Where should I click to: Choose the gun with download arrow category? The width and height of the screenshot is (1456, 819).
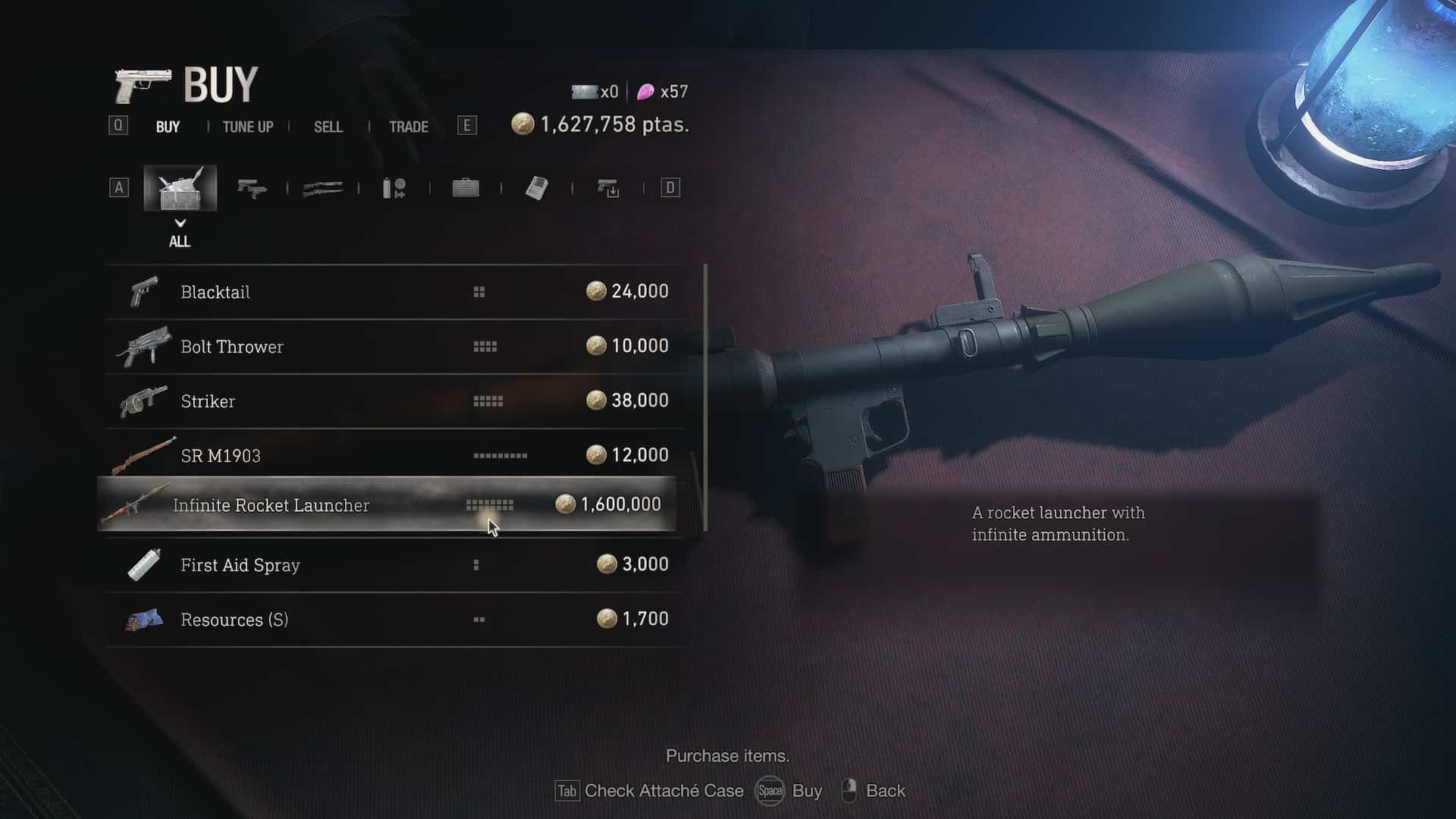[x=608, y=188]
